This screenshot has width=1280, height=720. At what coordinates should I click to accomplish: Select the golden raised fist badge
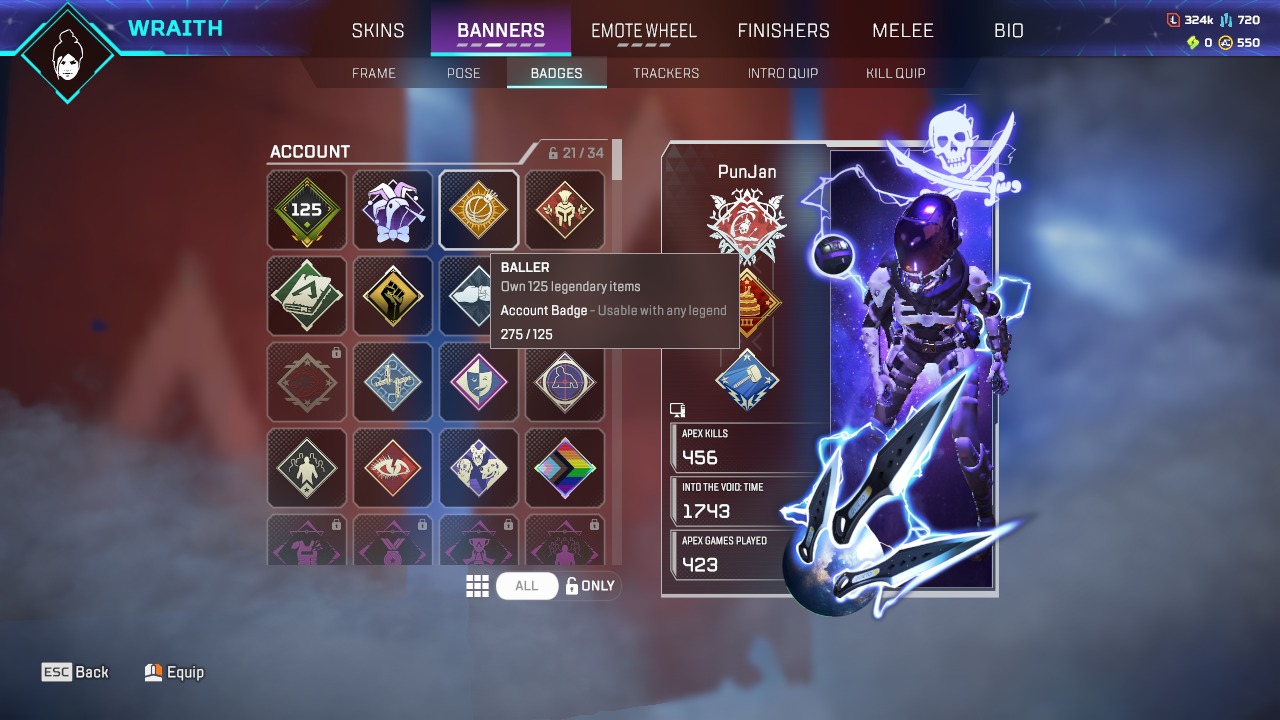[392, 296]
